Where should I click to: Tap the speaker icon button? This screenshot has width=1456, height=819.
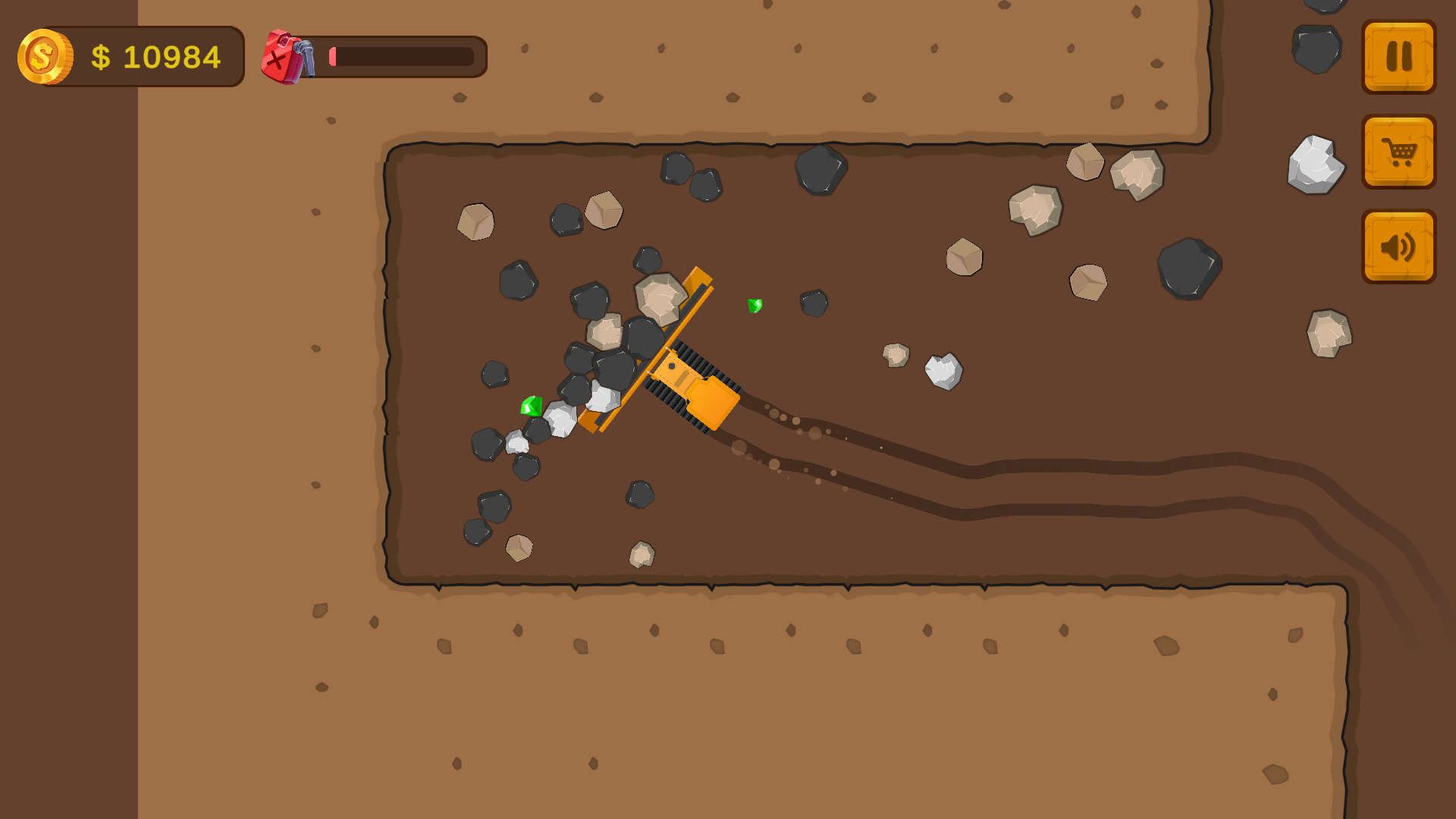click(x=1398, y=247)
